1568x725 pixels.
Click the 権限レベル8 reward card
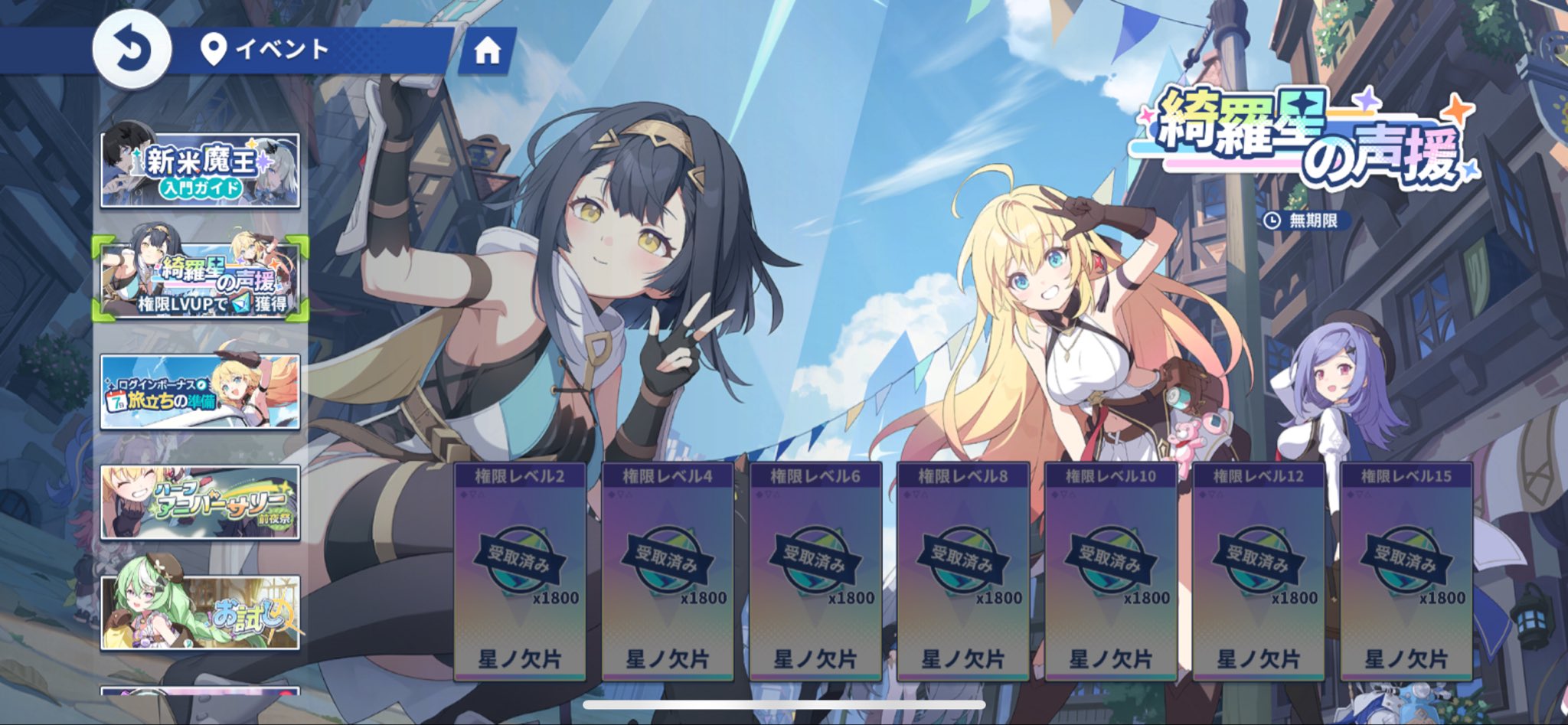tap(963, 571)
